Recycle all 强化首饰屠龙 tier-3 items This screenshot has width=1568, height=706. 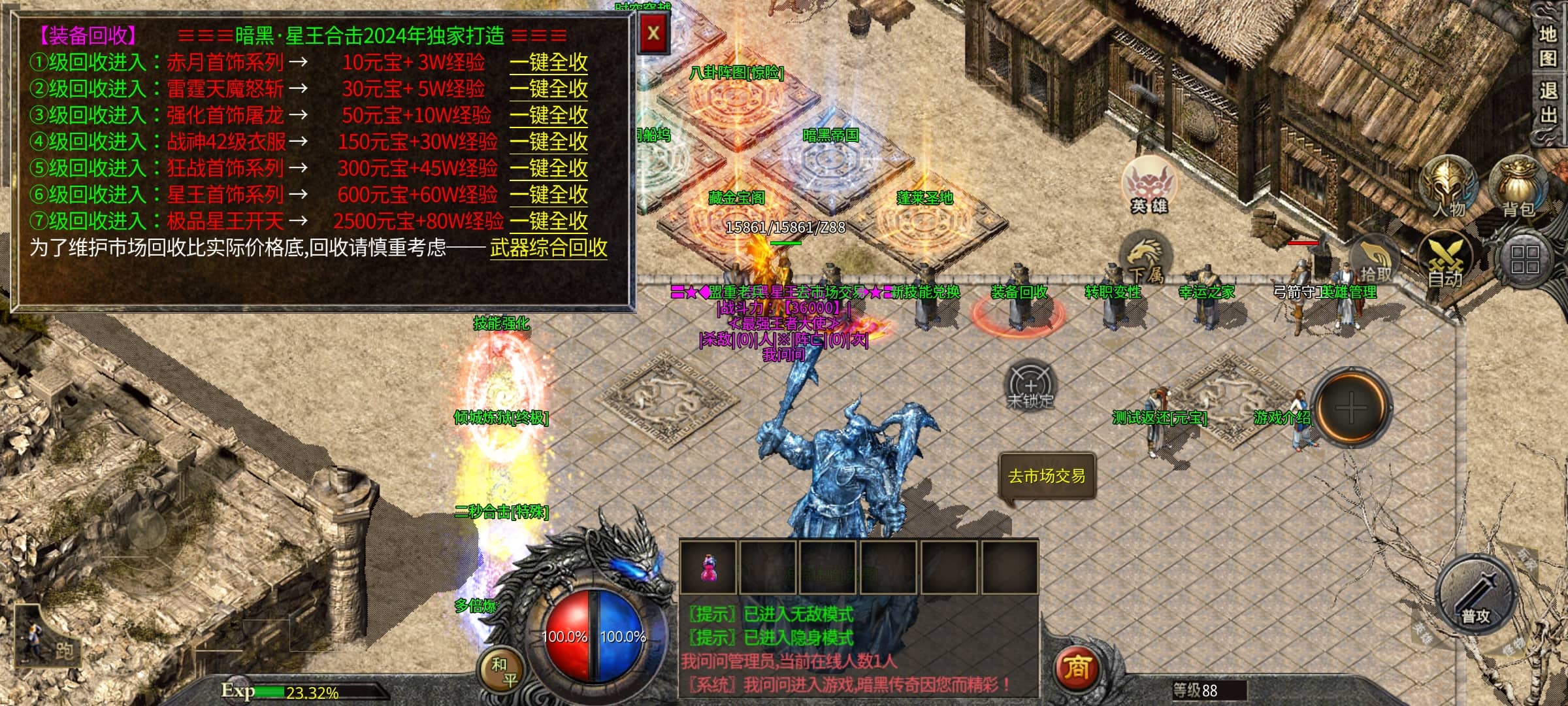tap(548, 116)
